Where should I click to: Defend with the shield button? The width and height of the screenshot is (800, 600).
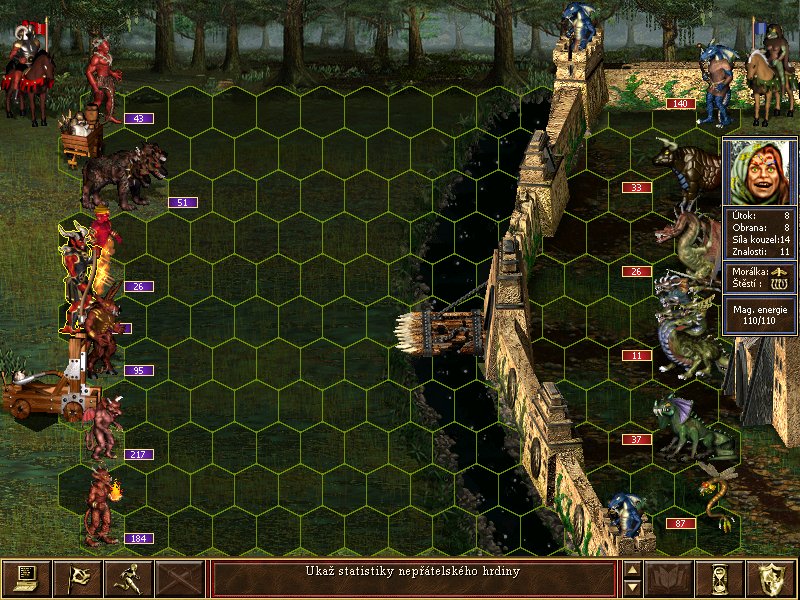point(772,578)
